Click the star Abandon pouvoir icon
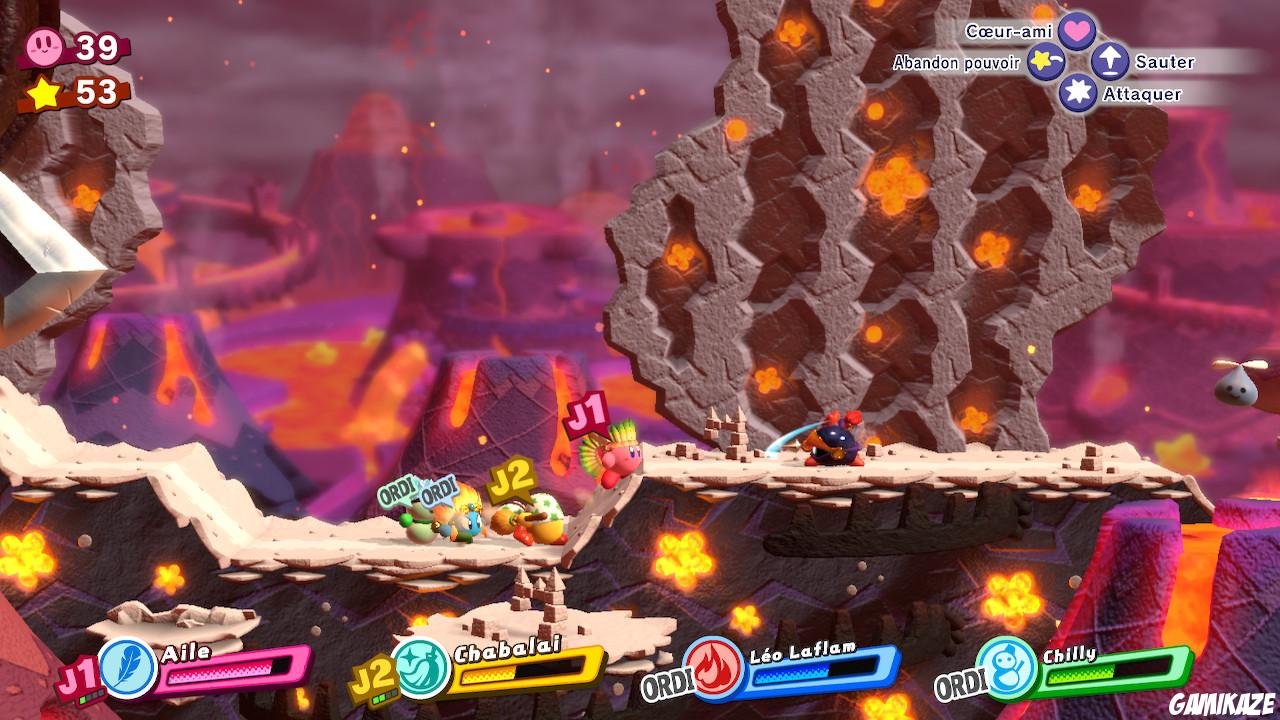The width and height of the screenshot is (1280, 720). pyautogui.click(x=1043, y=63)
